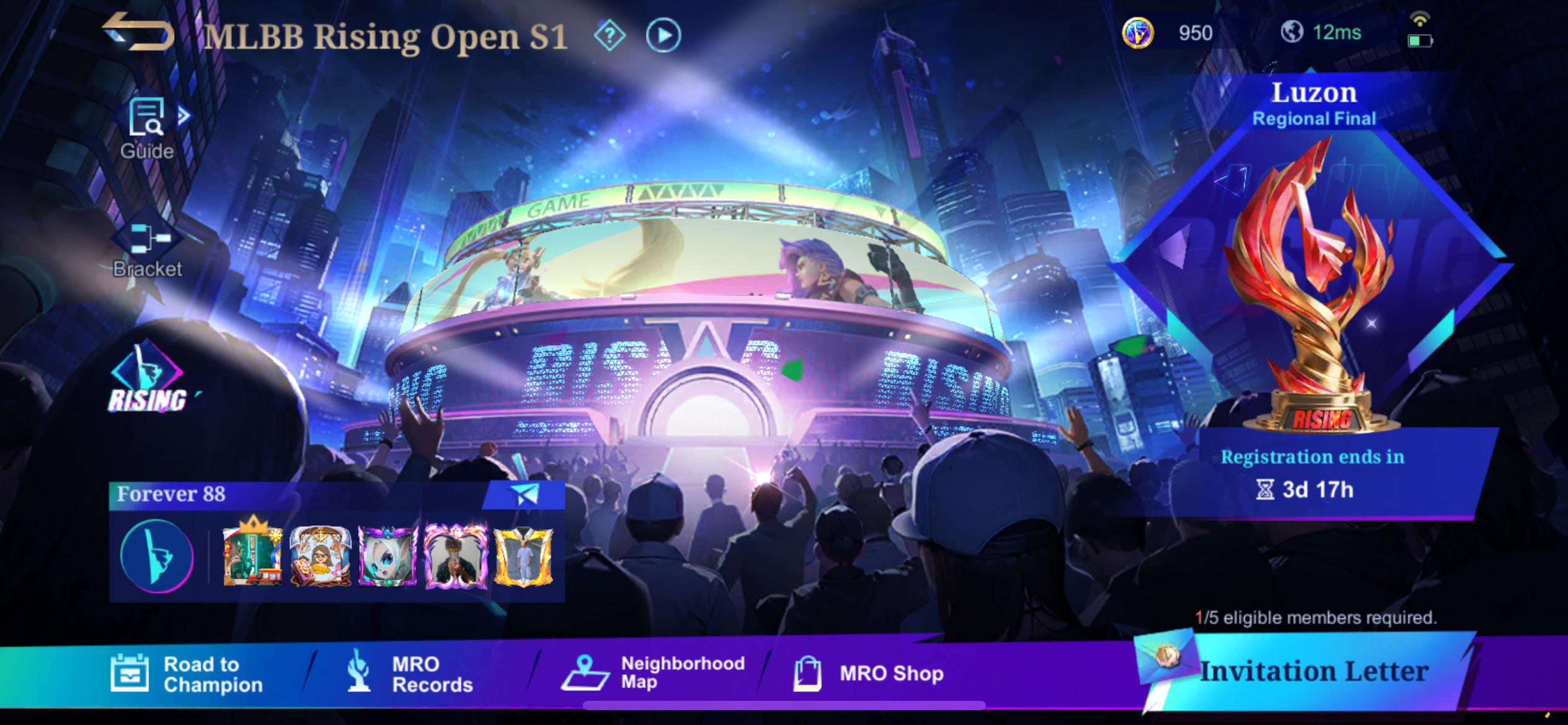Click the Forever 88 team emblem
Screen dimensions: 1568x725
155,556
